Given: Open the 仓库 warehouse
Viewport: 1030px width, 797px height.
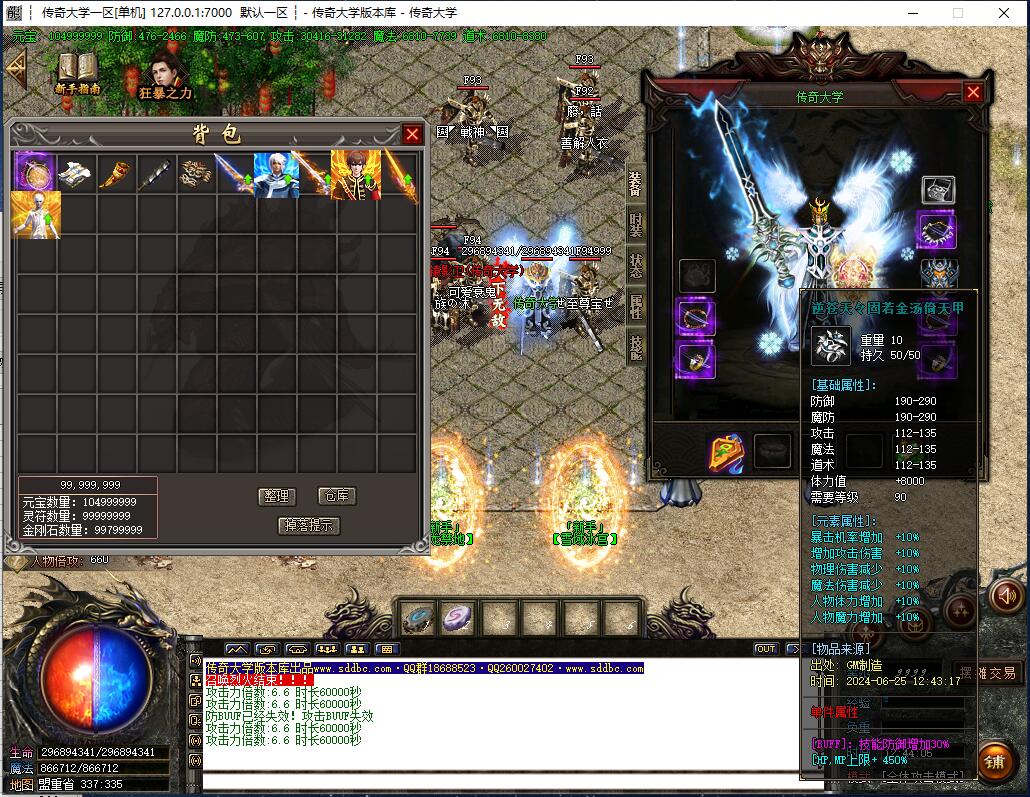Looking at the screenshot, I should point(336,496).
